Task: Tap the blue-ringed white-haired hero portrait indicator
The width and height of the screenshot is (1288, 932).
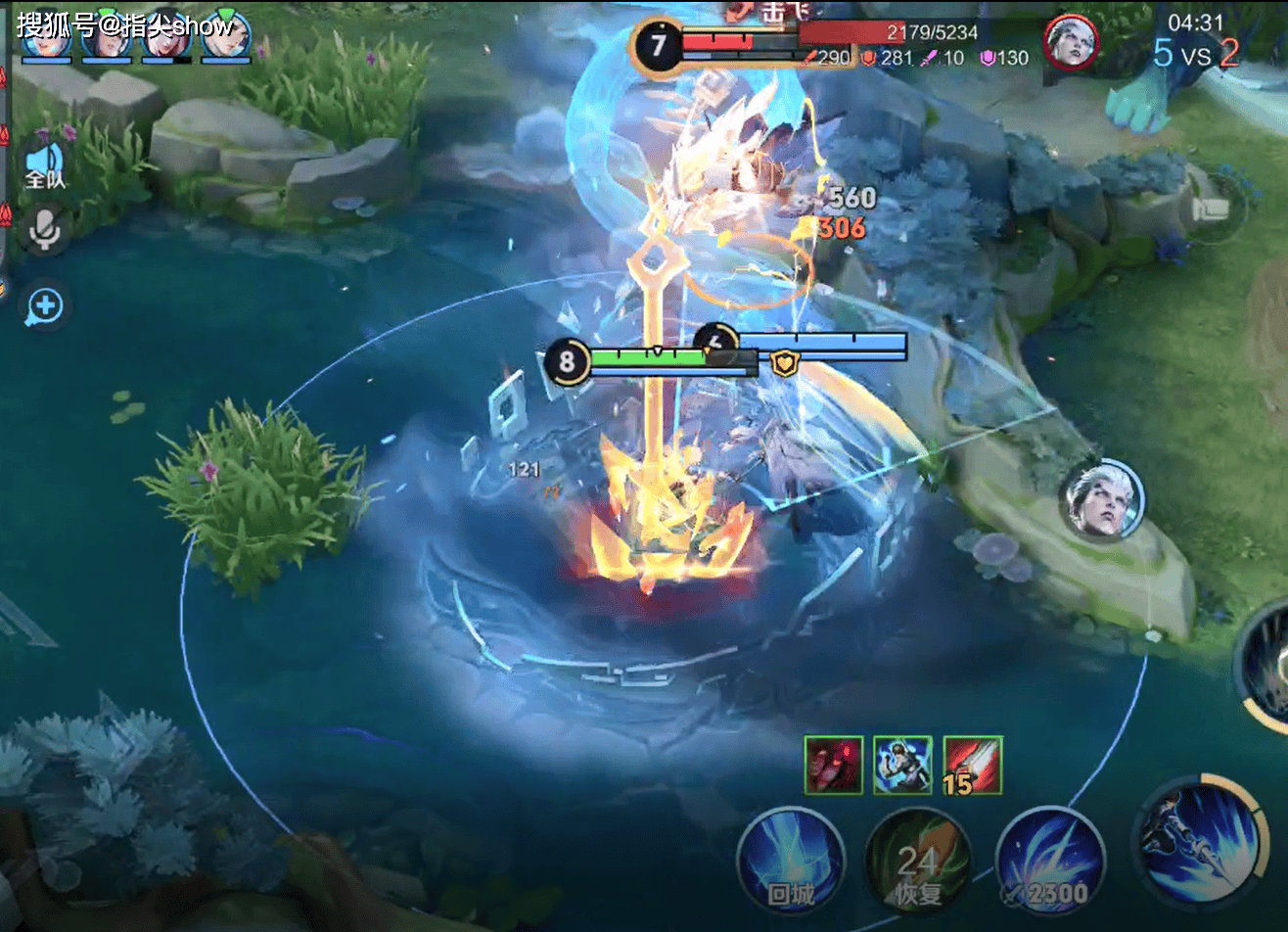Action: 1105,500
